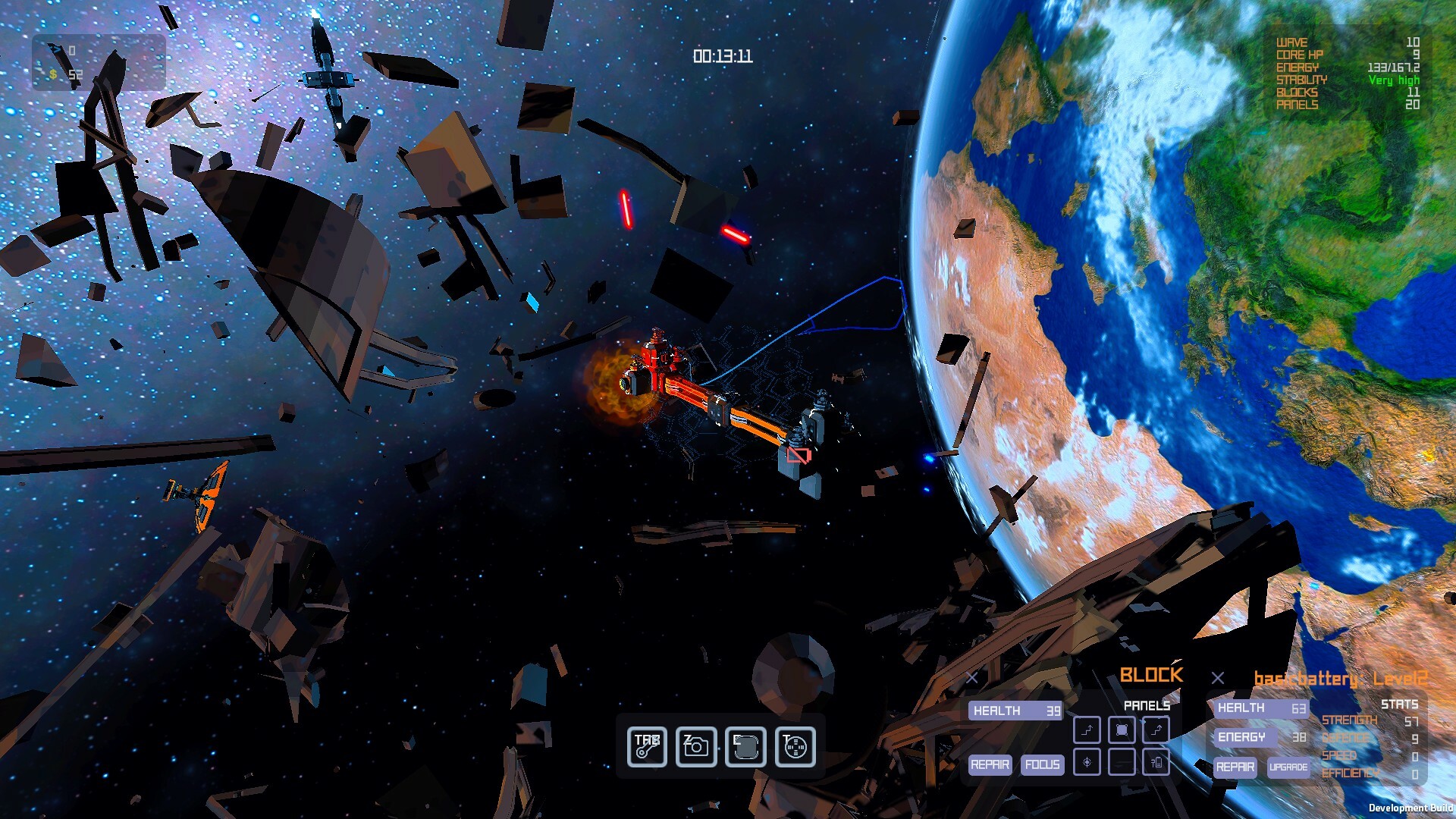Select the BLOCK panel header
1456x819 pixels.
1151,675
